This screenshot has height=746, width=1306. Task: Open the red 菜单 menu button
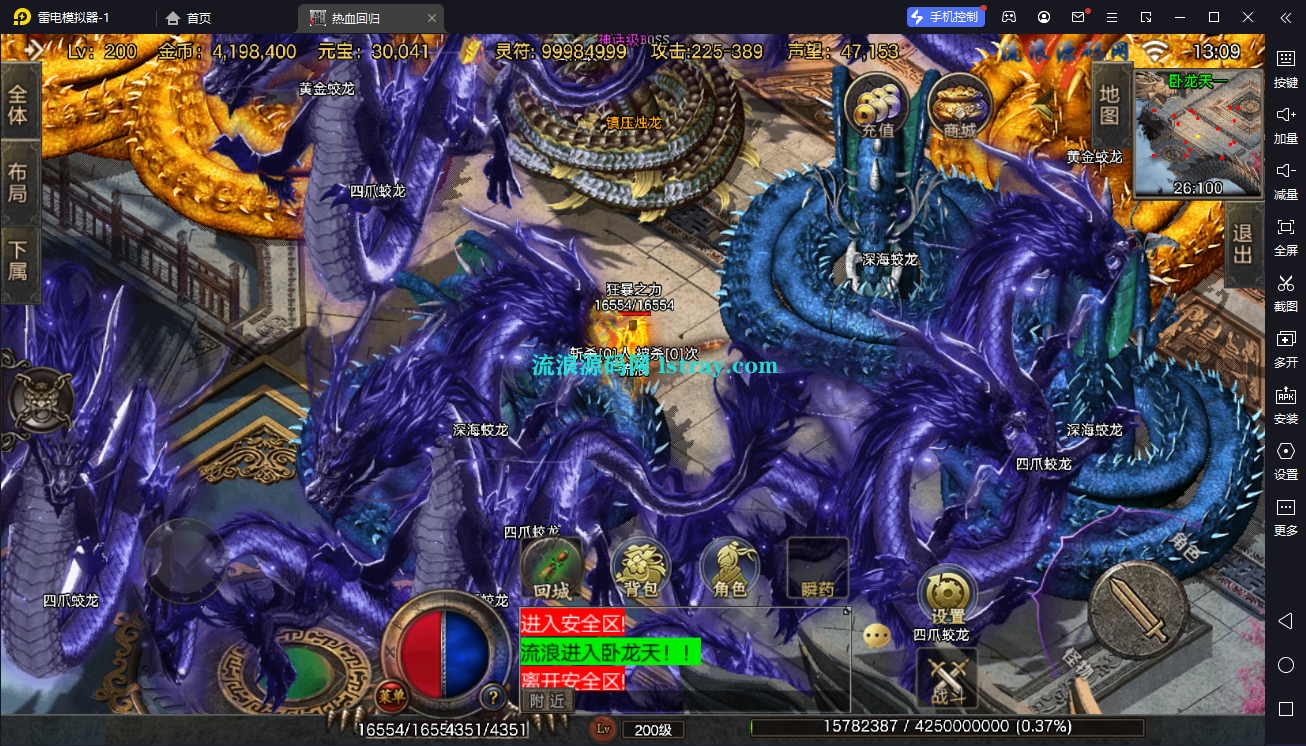click(x=390, y=696)
